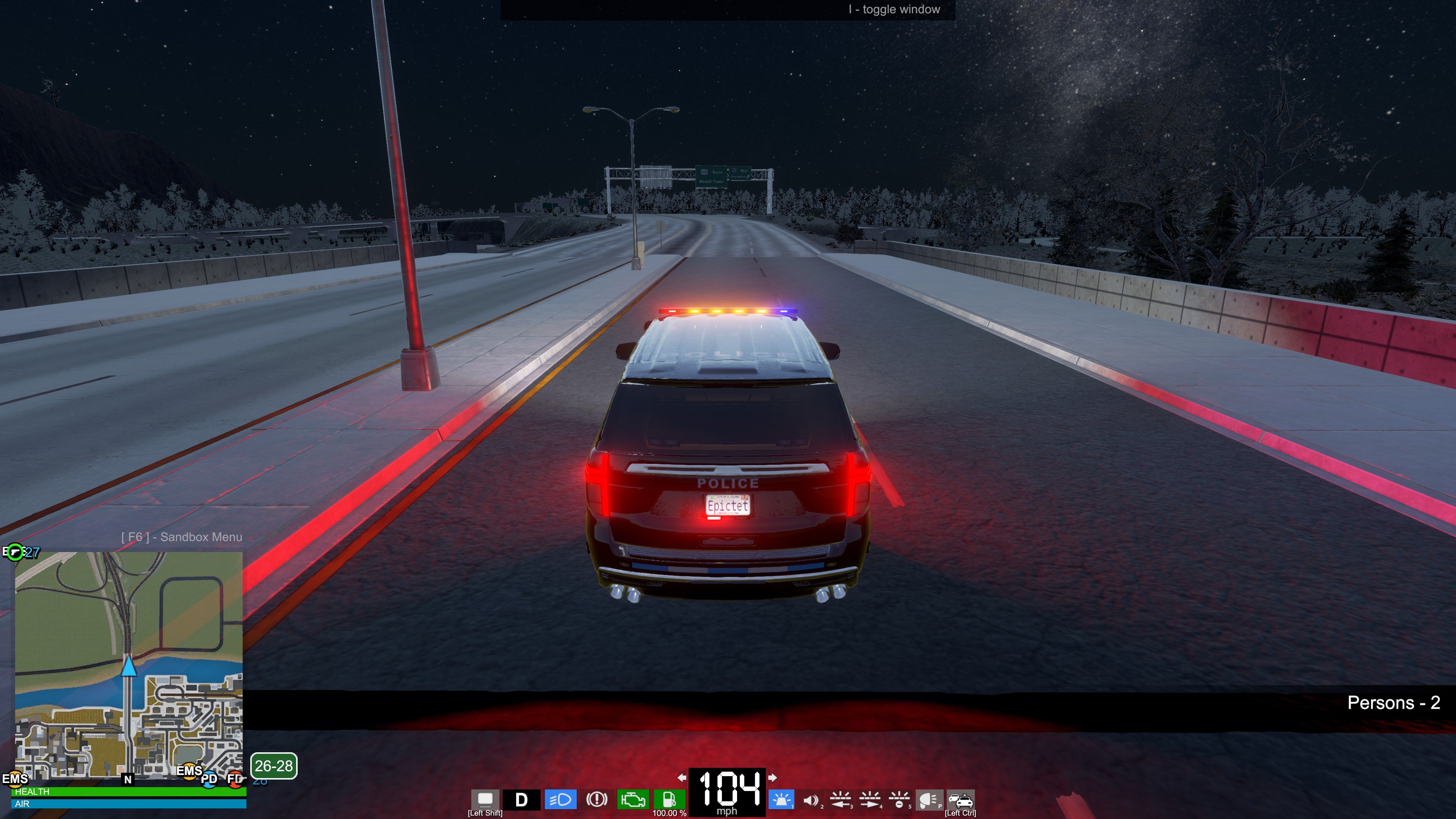
Task: Turn on the right arrow traffic advisor
Action: click(870, 800)
